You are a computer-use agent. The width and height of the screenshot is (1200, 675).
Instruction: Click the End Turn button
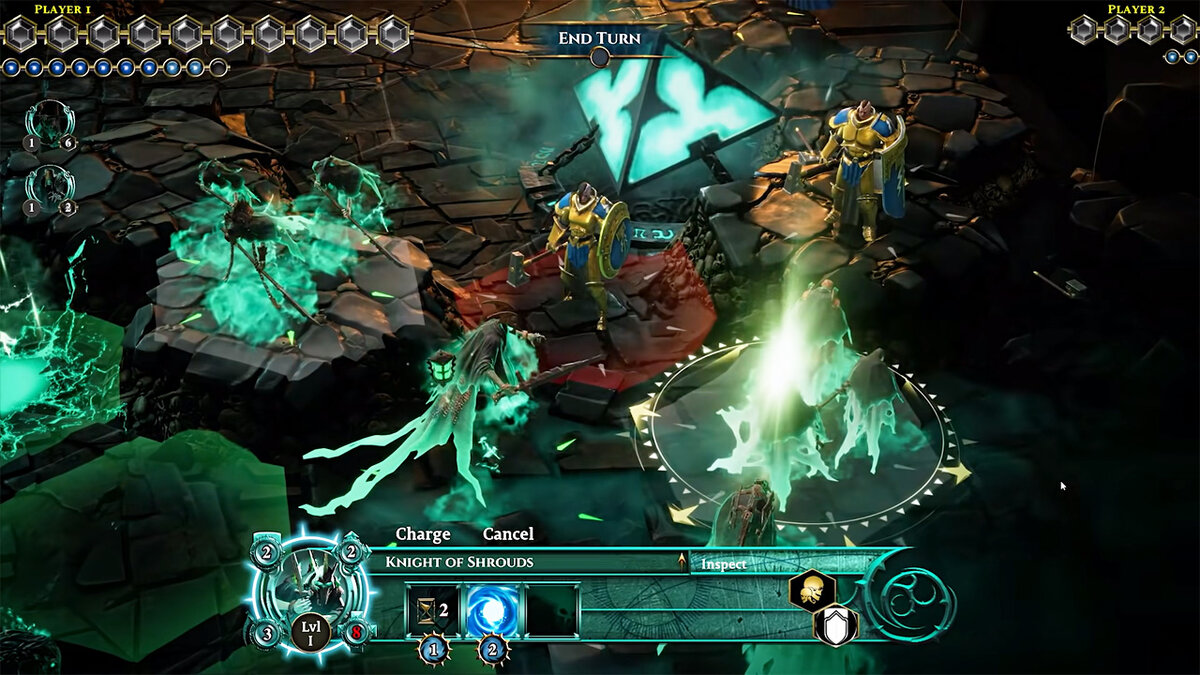click(599, 40)
